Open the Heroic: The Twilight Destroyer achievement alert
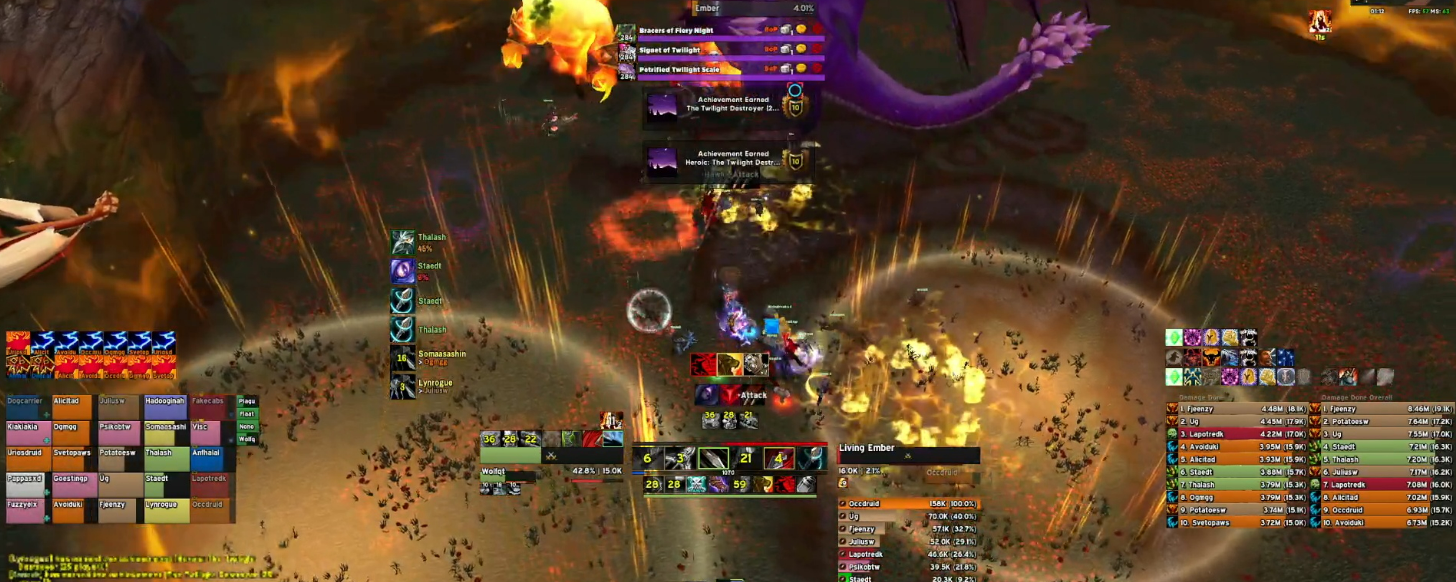The height and width of the screenshot is (582, 1456). pos(728,160)
